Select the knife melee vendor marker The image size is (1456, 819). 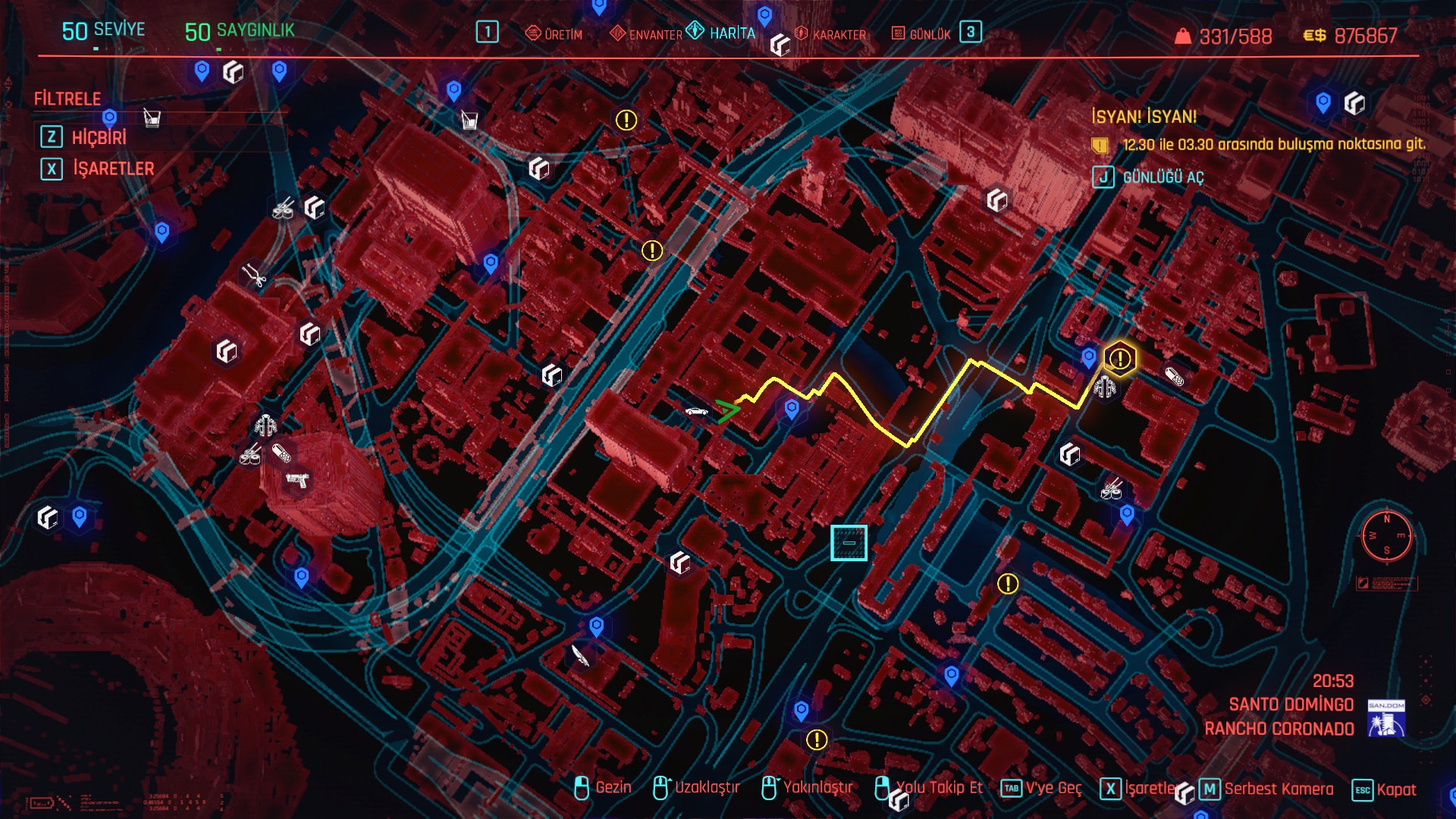coord(580,656)
